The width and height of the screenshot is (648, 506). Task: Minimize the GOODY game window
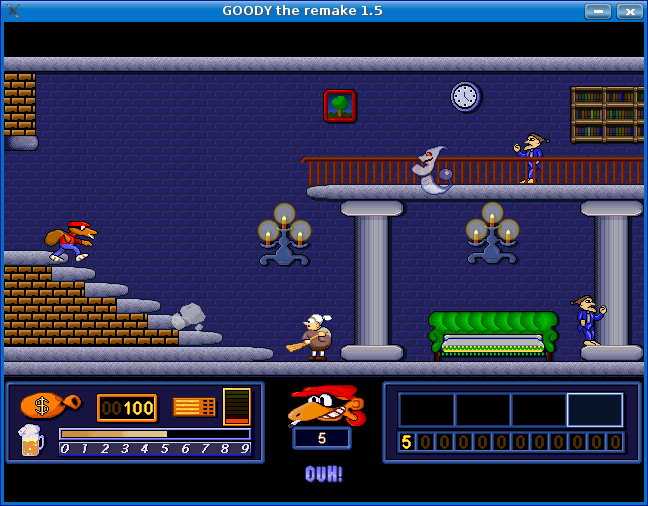point(598,11)
